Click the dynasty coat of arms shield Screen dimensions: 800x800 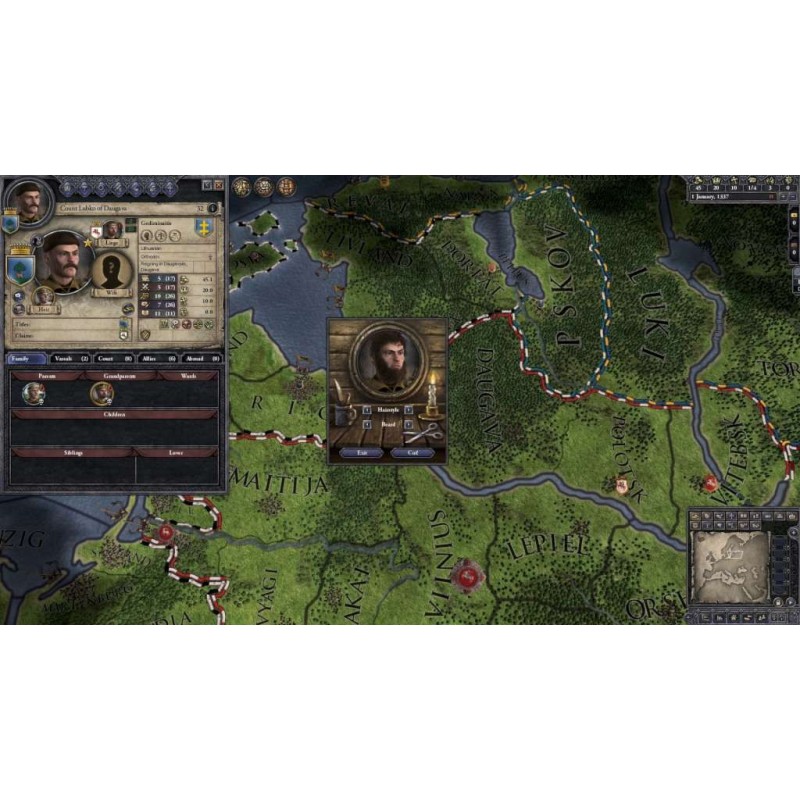pos(204,226)
